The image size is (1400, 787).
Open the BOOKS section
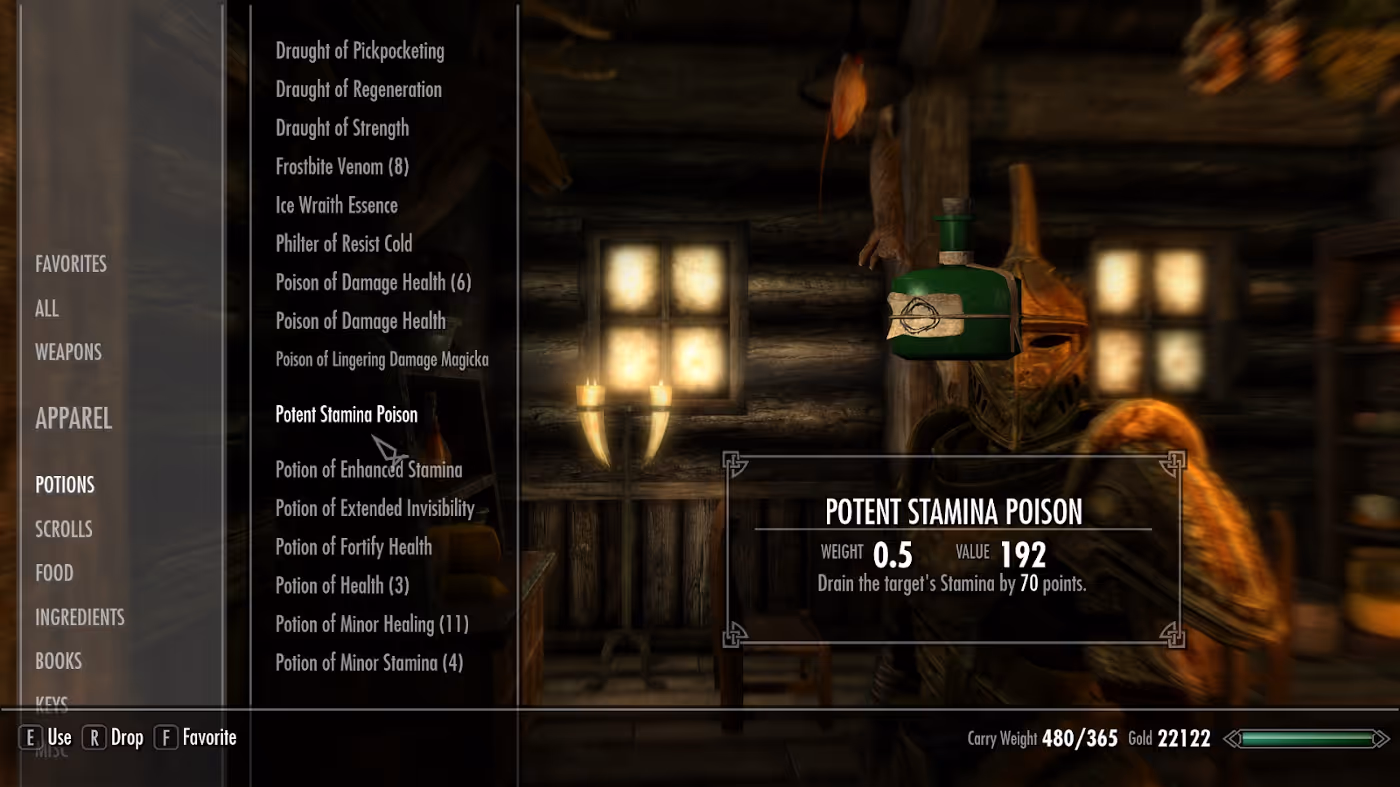coord(58,660)
